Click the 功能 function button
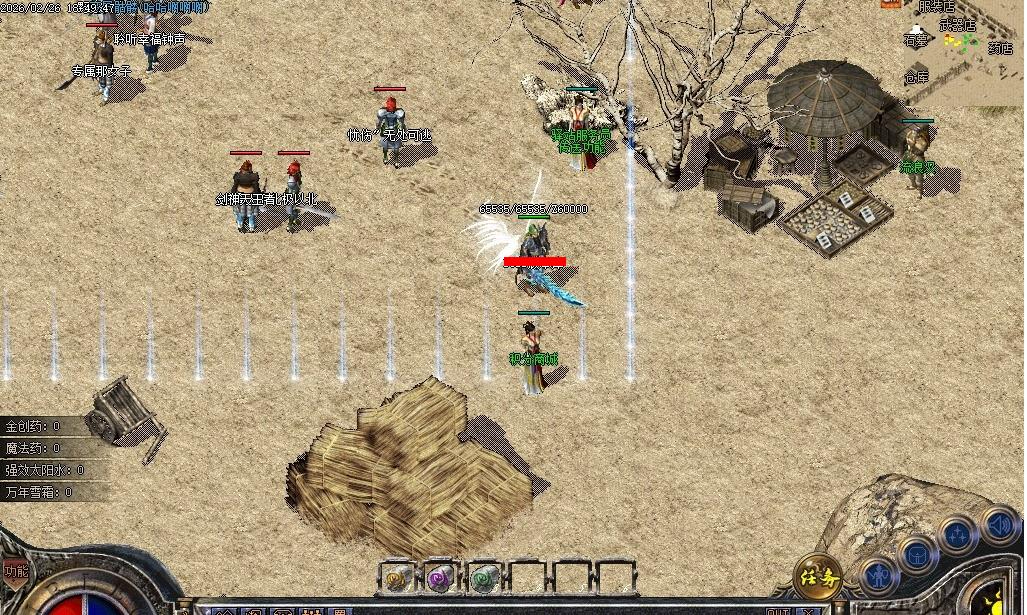This screenshot has width=1027, height=615. (x=15, y=571)
